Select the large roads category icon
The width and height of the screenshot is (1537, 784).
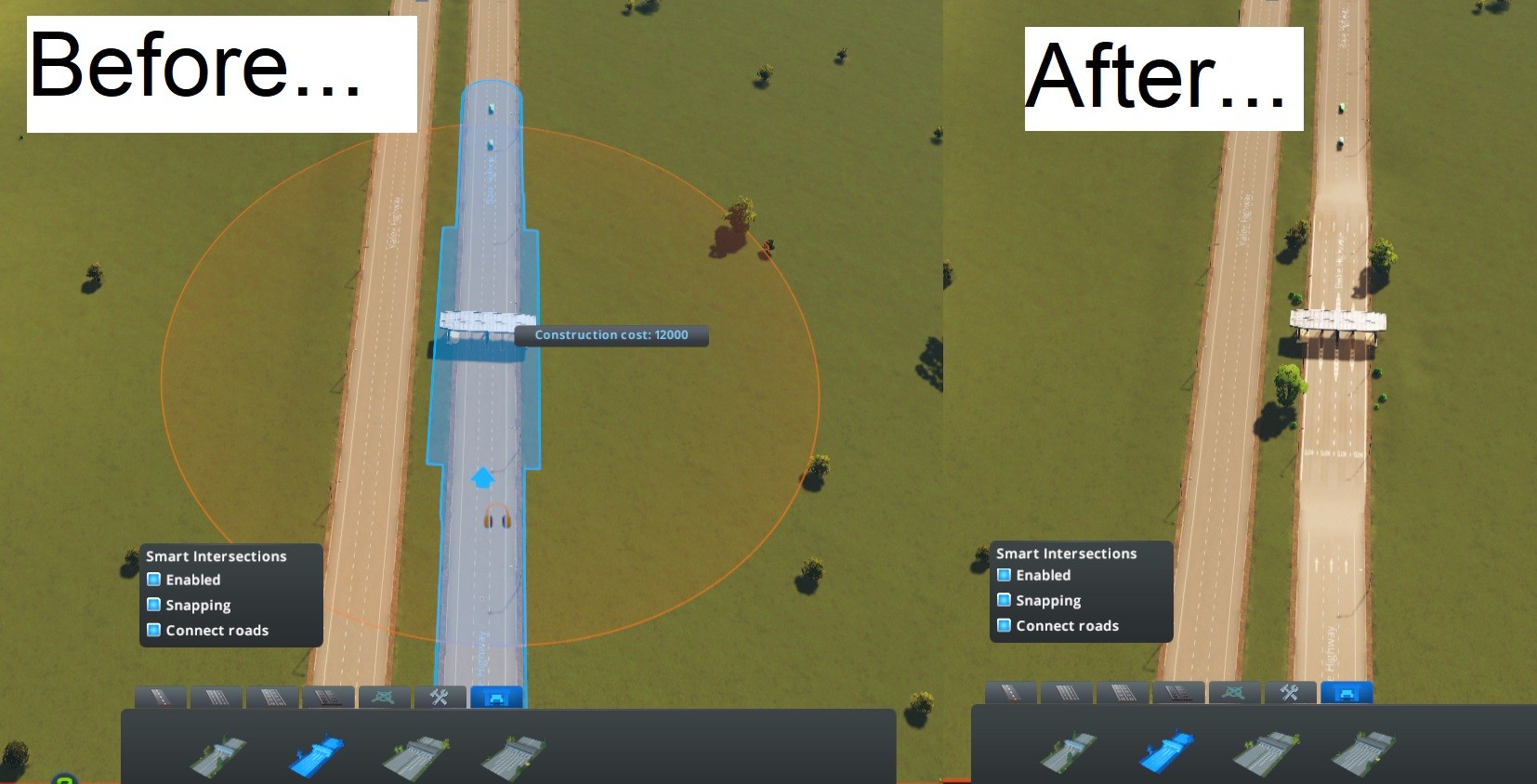coord(274,697)
